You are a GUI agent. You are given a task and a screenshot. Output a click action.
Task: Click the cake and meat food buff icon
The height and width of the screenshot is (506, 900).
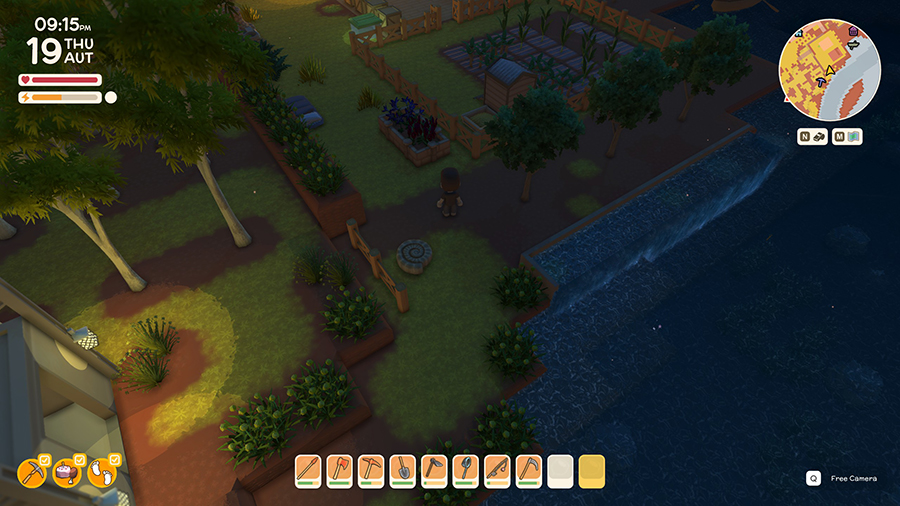click(67, 471)
